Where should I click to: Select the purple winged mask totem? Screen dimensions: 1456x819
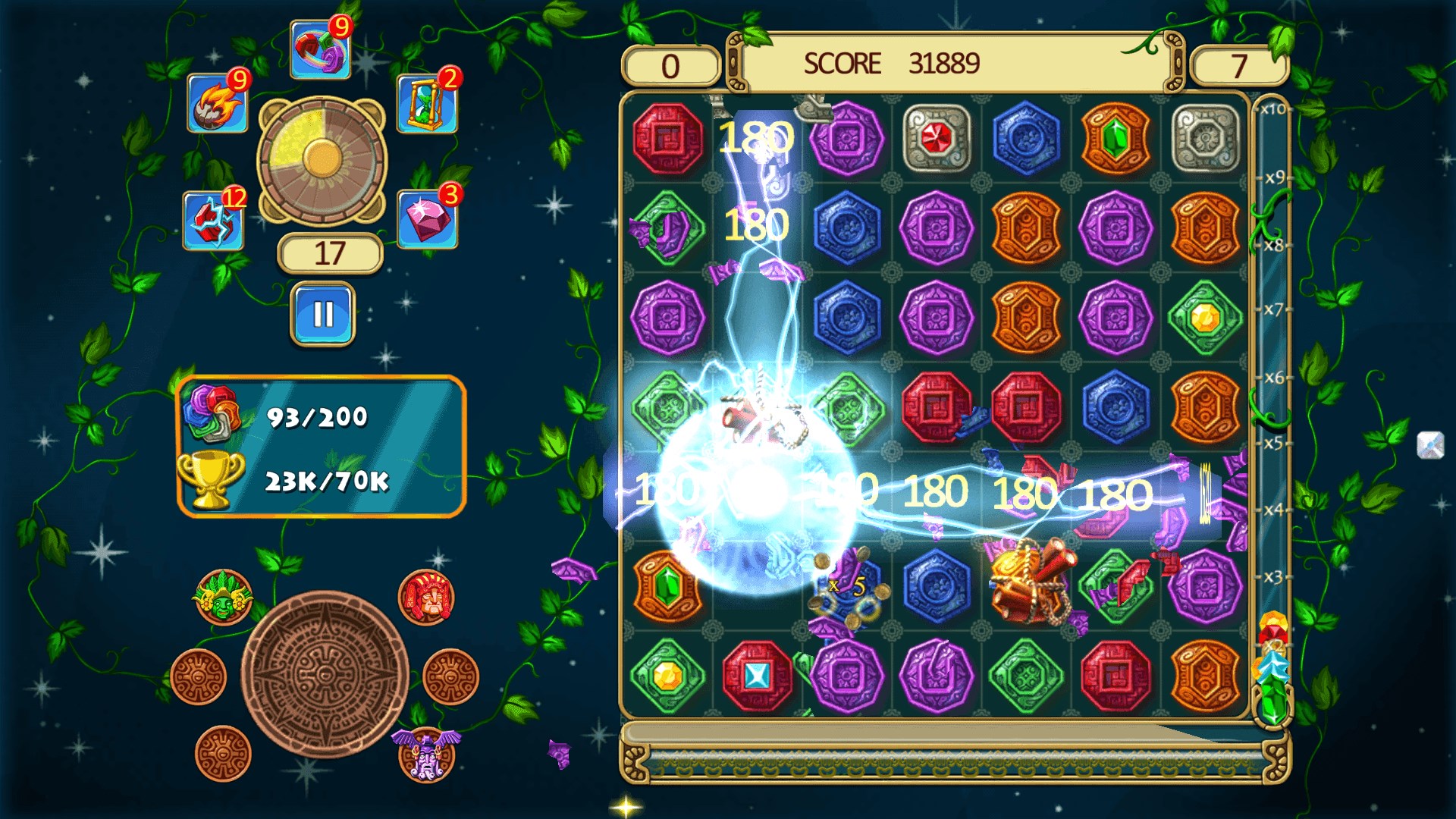point(426,753)
